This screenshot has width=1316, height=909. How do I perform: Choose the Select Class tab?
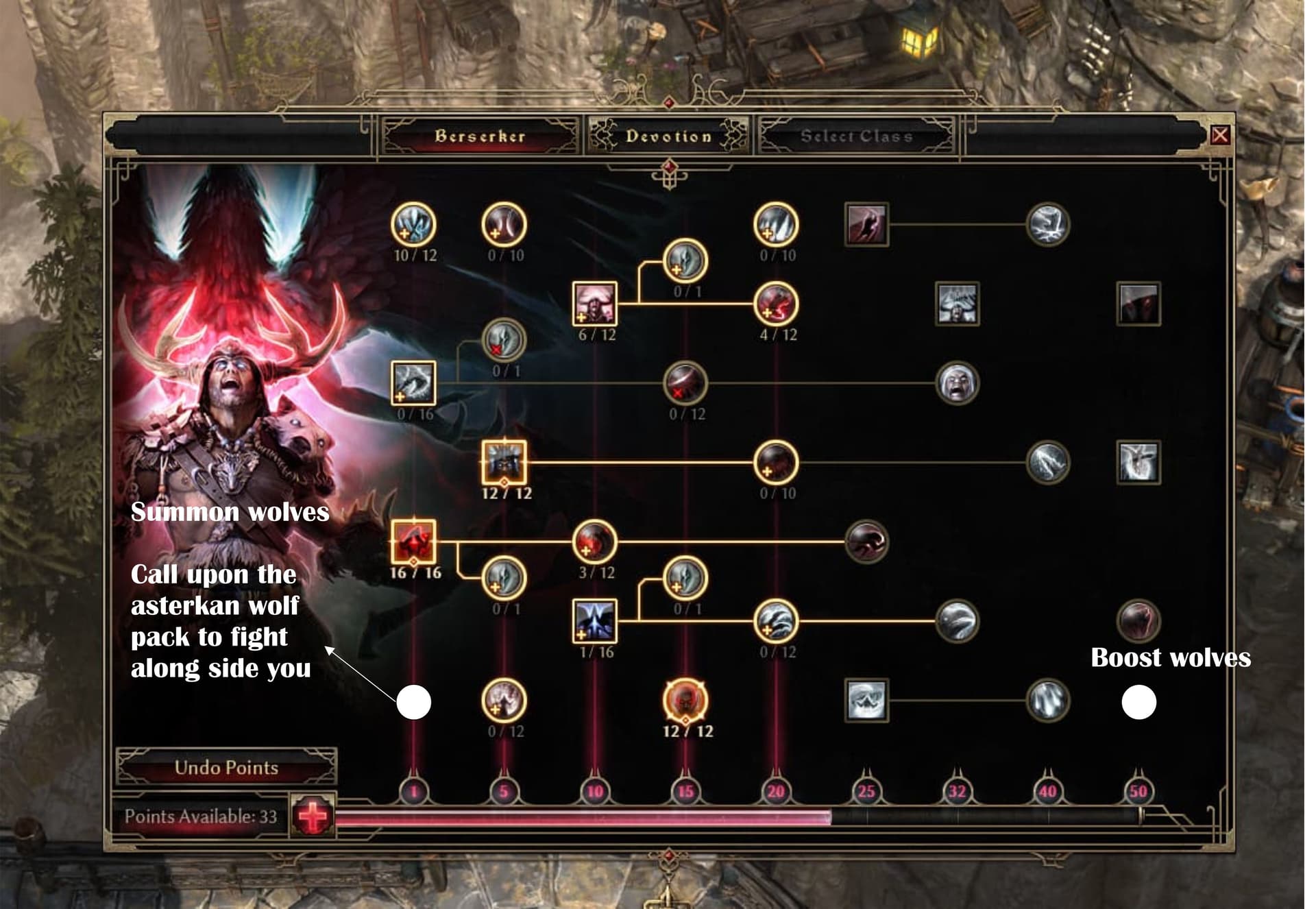coord(857,136)
